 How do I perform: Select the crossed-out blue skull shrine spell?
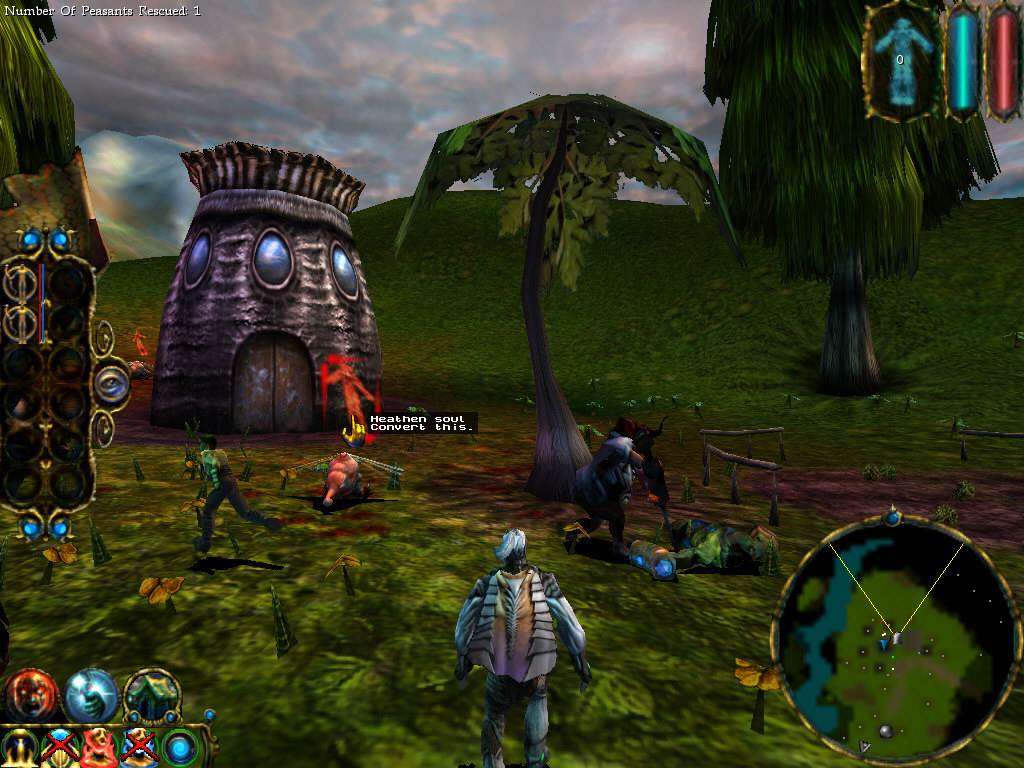tap(140, 748)
